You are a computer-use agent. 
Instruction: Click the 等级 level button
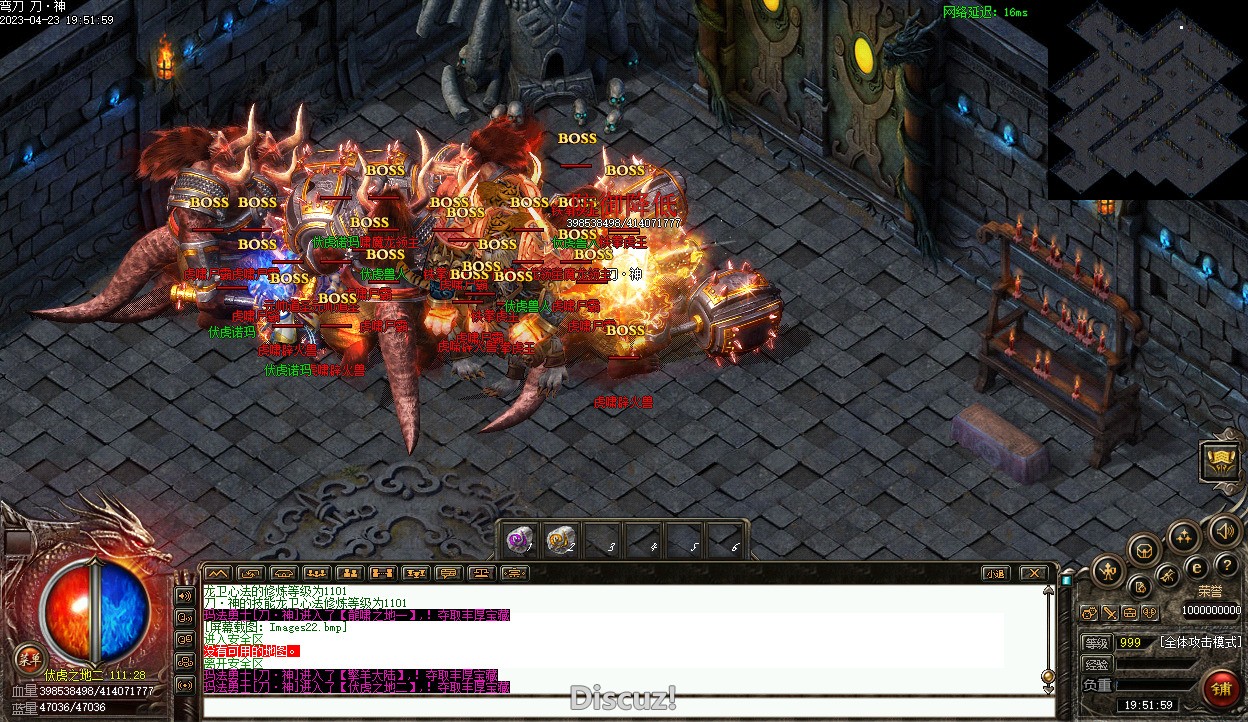pos(1097,642)
